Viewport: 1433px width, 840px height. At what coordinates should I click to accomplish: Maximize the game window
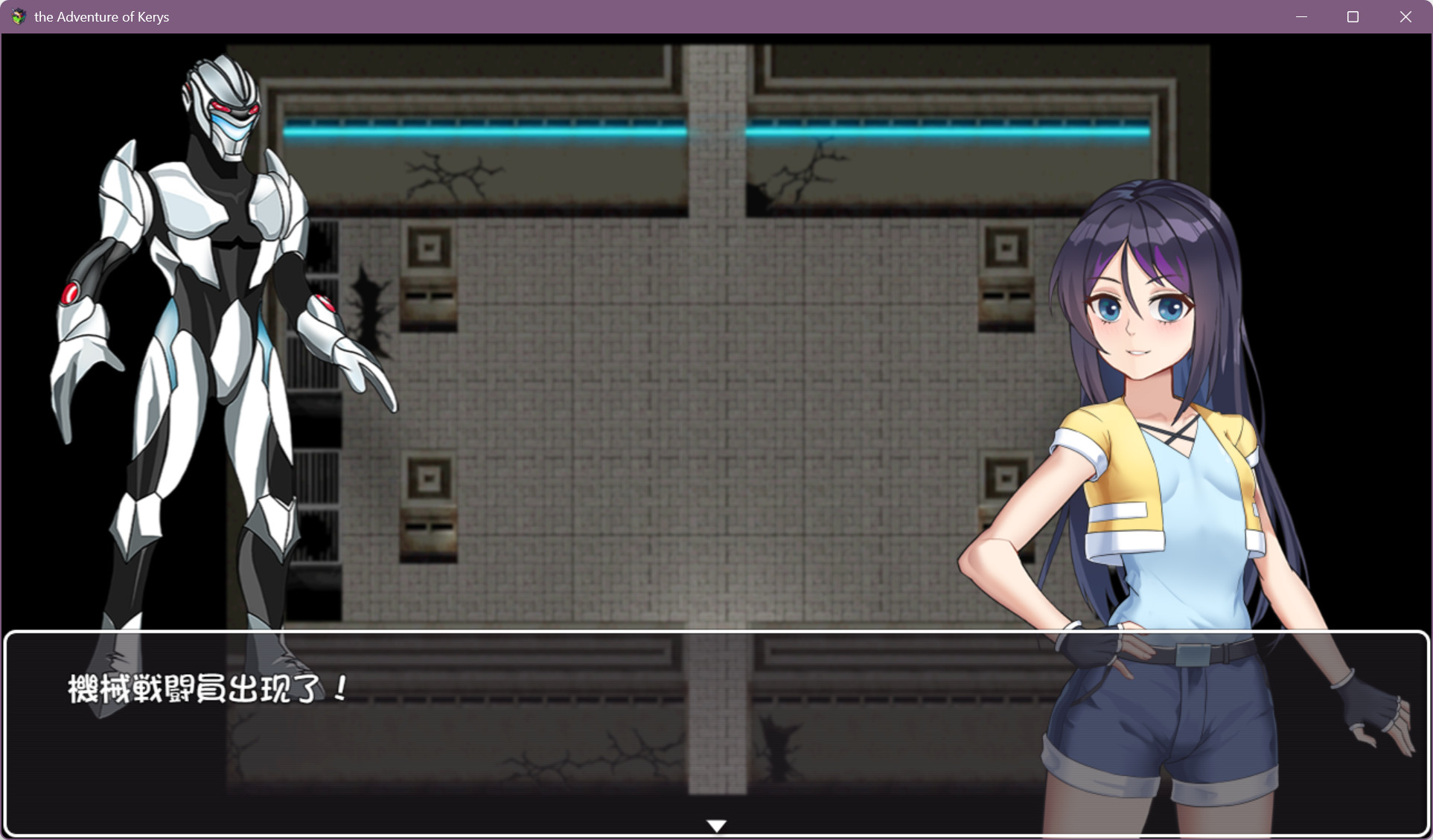(1353, 16)
